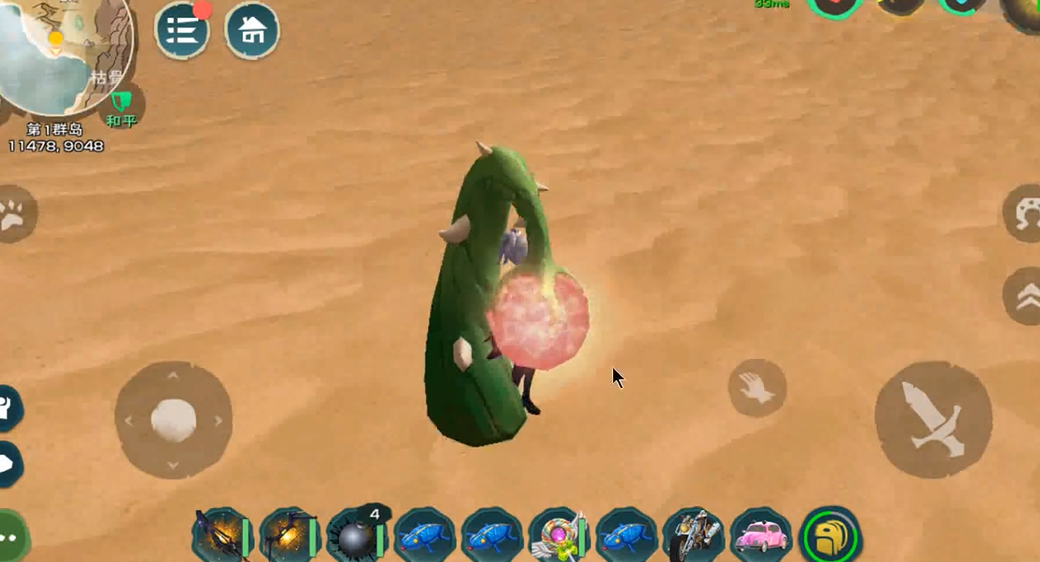Select the pink car hotbar slot
Screen dimensions: 1040x562
click(762, 537)
